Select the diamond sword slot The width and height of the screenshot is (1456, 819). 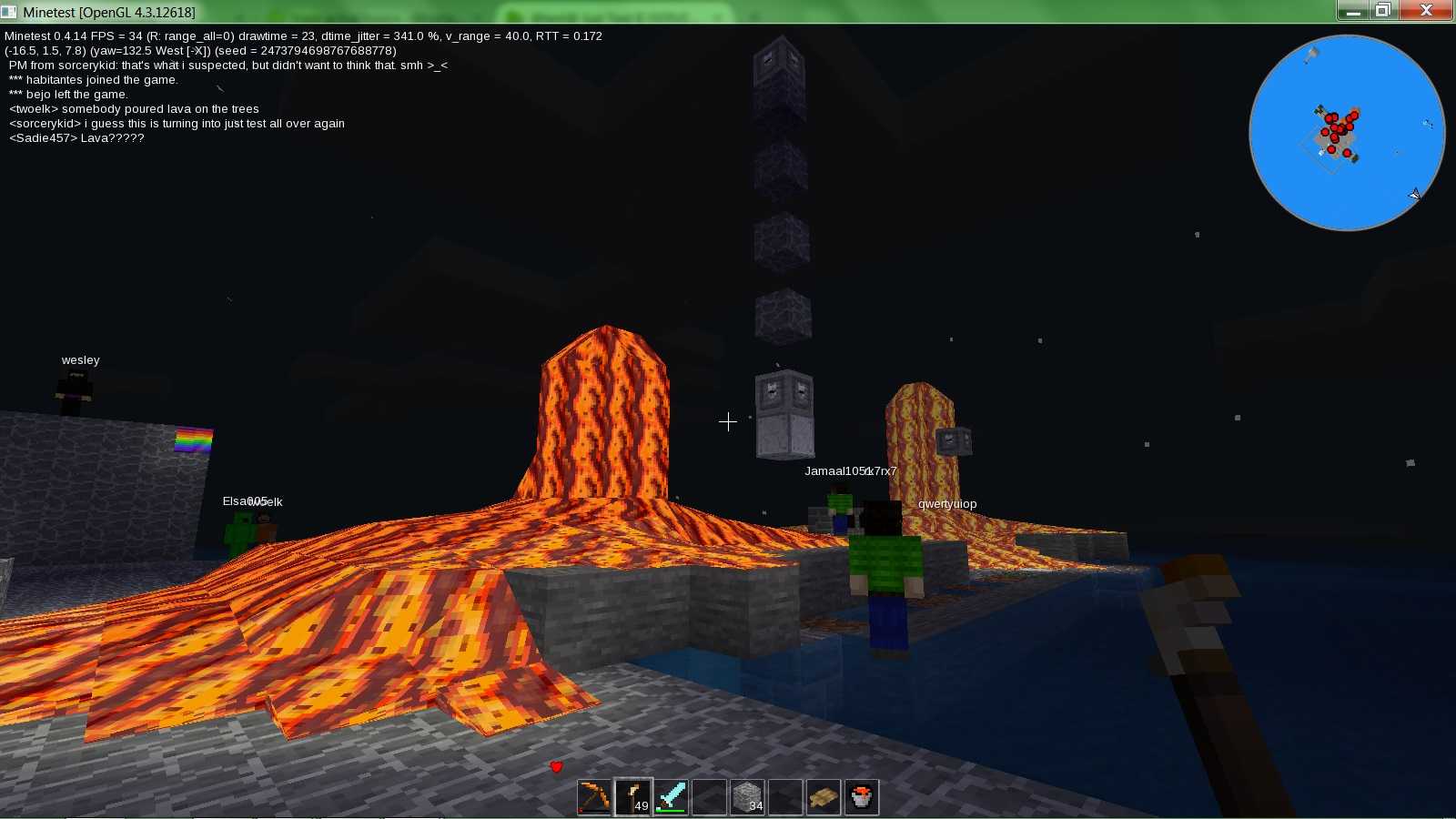[x=671, y=796]
